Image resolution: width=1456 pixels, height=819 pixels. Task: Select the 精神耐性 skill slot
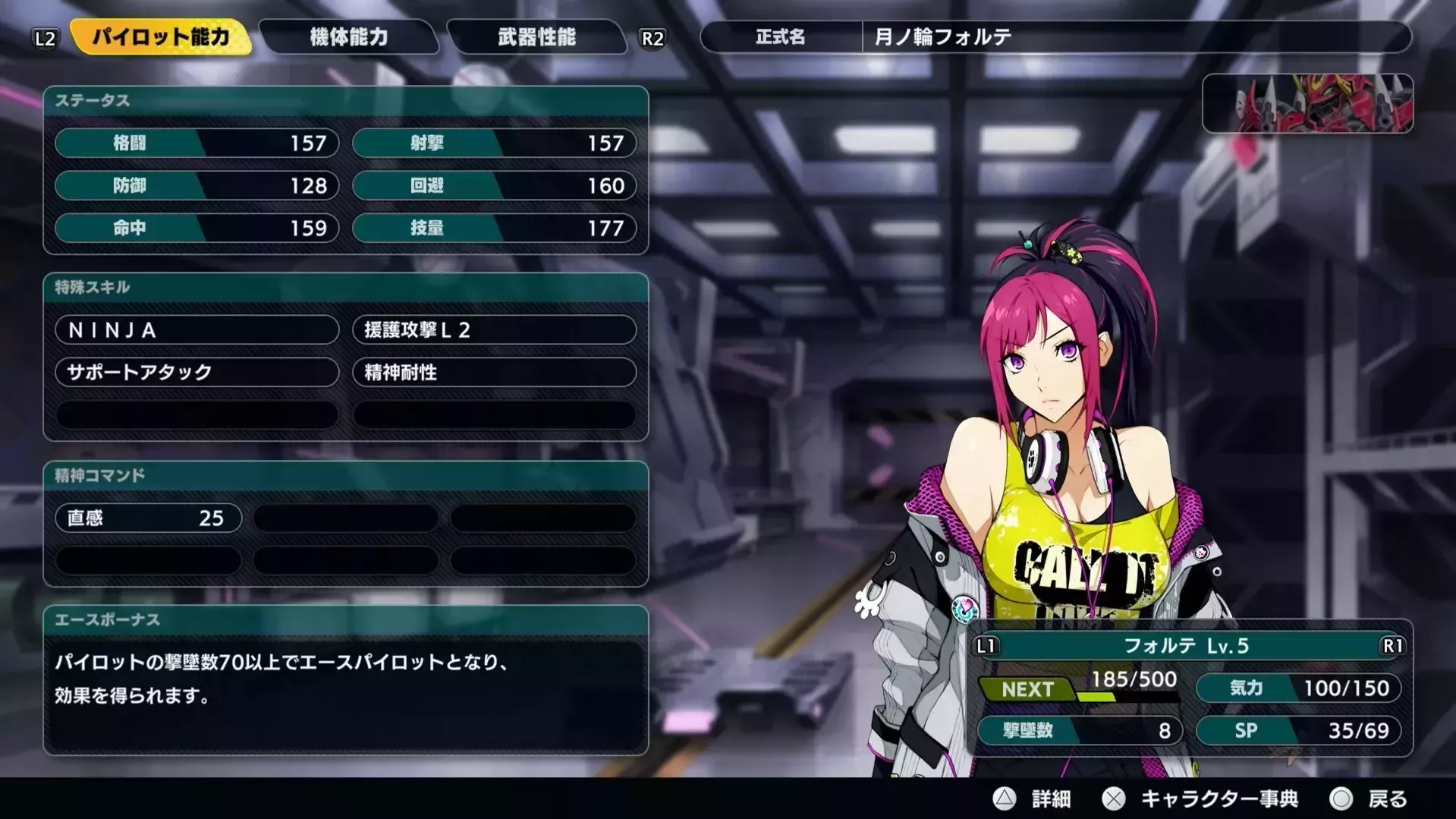(495, 372)
